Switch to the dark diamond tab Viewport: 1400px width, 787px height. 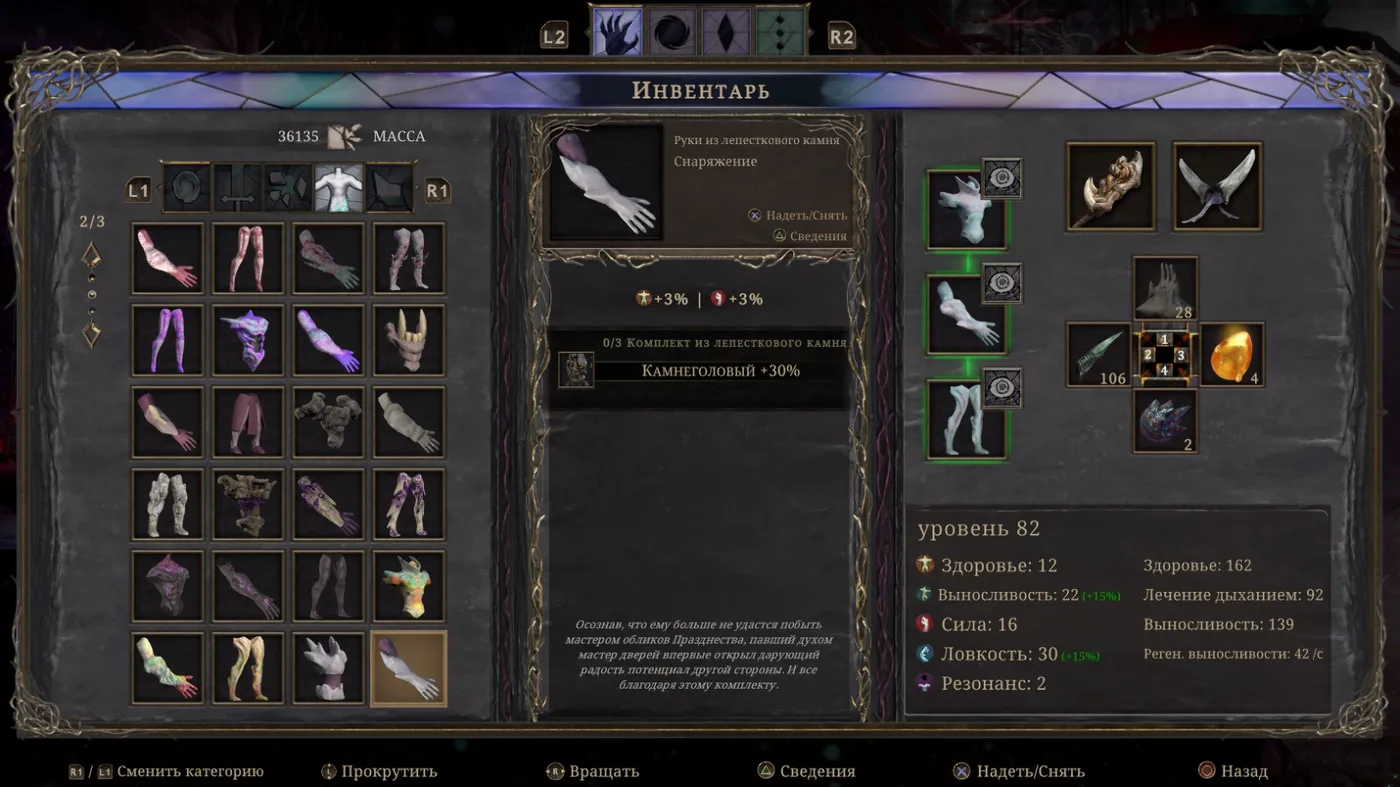click(x=725, y=32)
